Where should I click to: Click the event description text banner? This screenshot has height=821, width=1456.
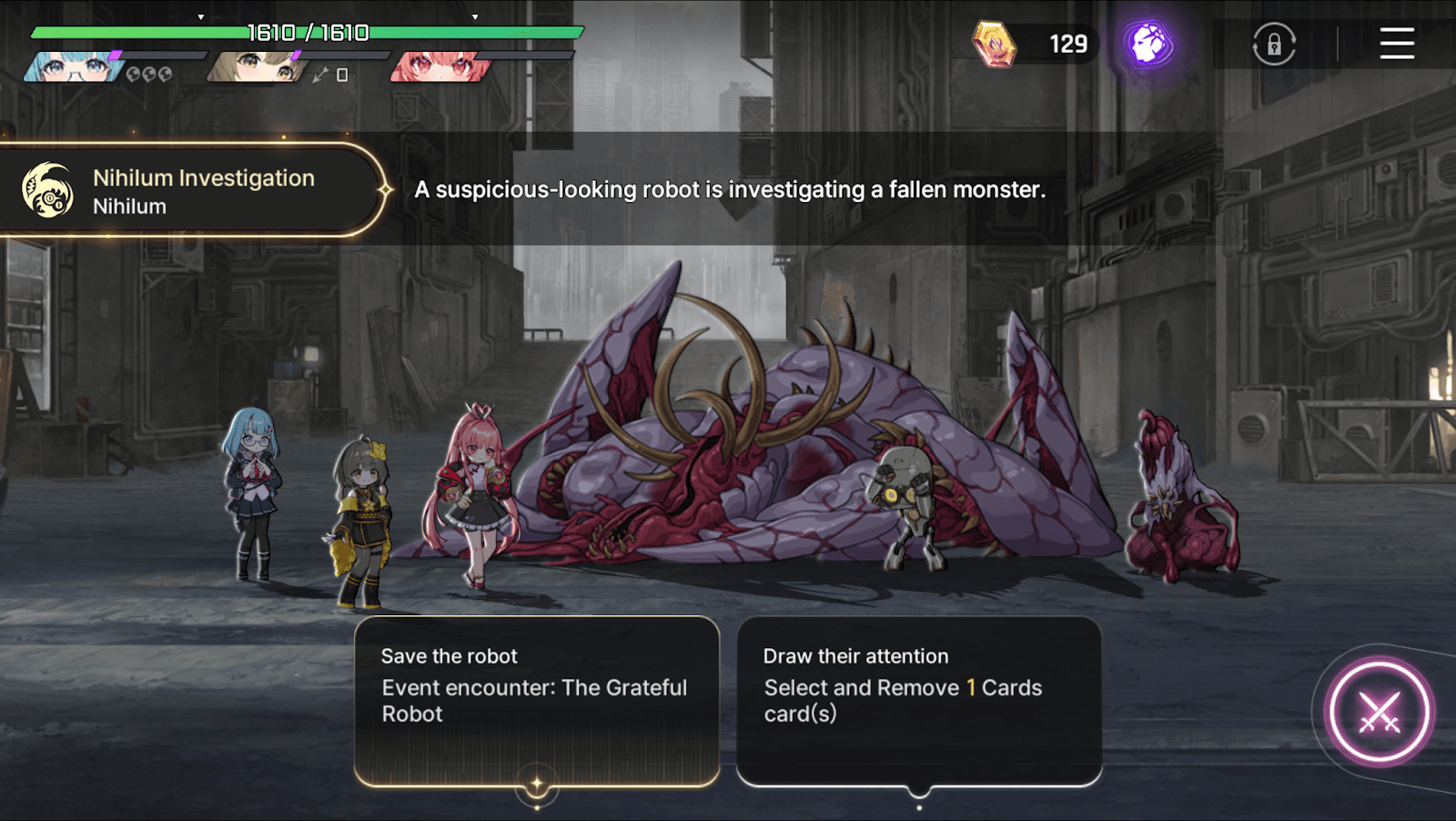pyautogui.click(x=728, y=190)
